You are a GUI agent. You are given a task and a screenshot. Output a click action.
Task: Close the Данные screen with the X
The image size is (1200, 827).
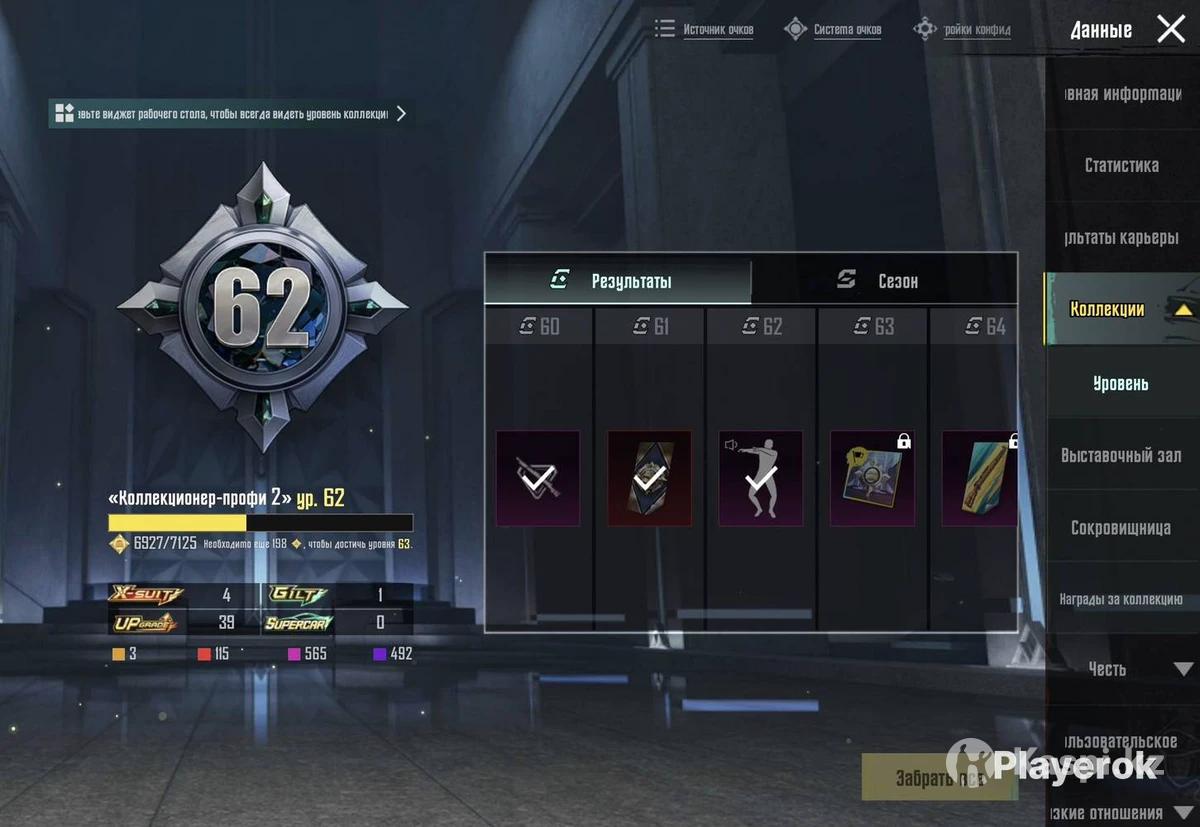(1170, 29)
